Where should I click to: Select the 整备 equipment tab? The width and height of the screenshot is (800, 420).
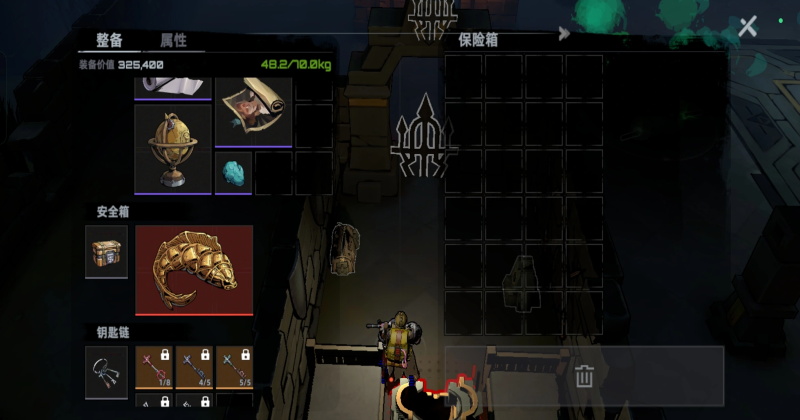(x=110, y=40)
